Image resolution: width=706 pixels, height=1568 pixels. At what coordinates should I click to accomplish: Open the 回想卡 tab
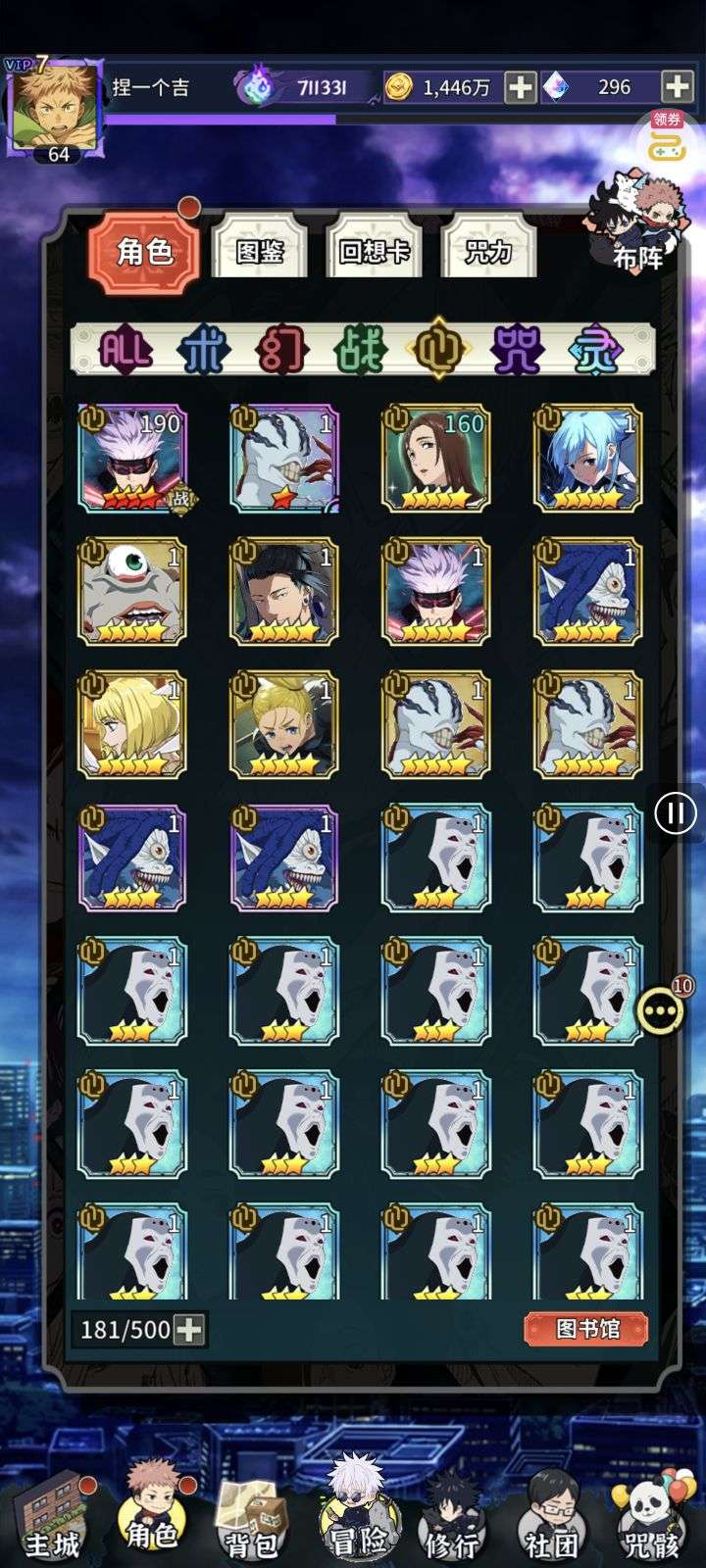point(374,252)
